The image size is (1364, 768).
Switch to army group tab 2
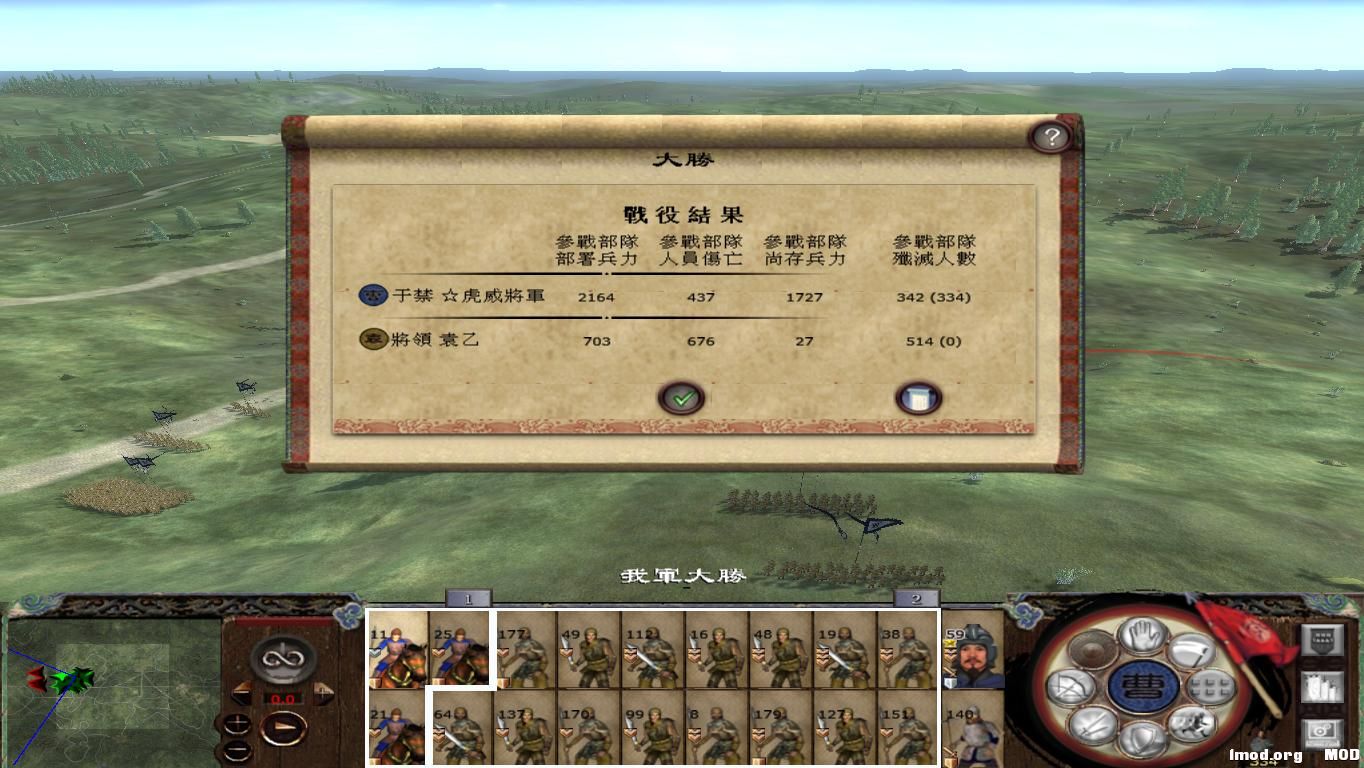(x=916, y=600)
